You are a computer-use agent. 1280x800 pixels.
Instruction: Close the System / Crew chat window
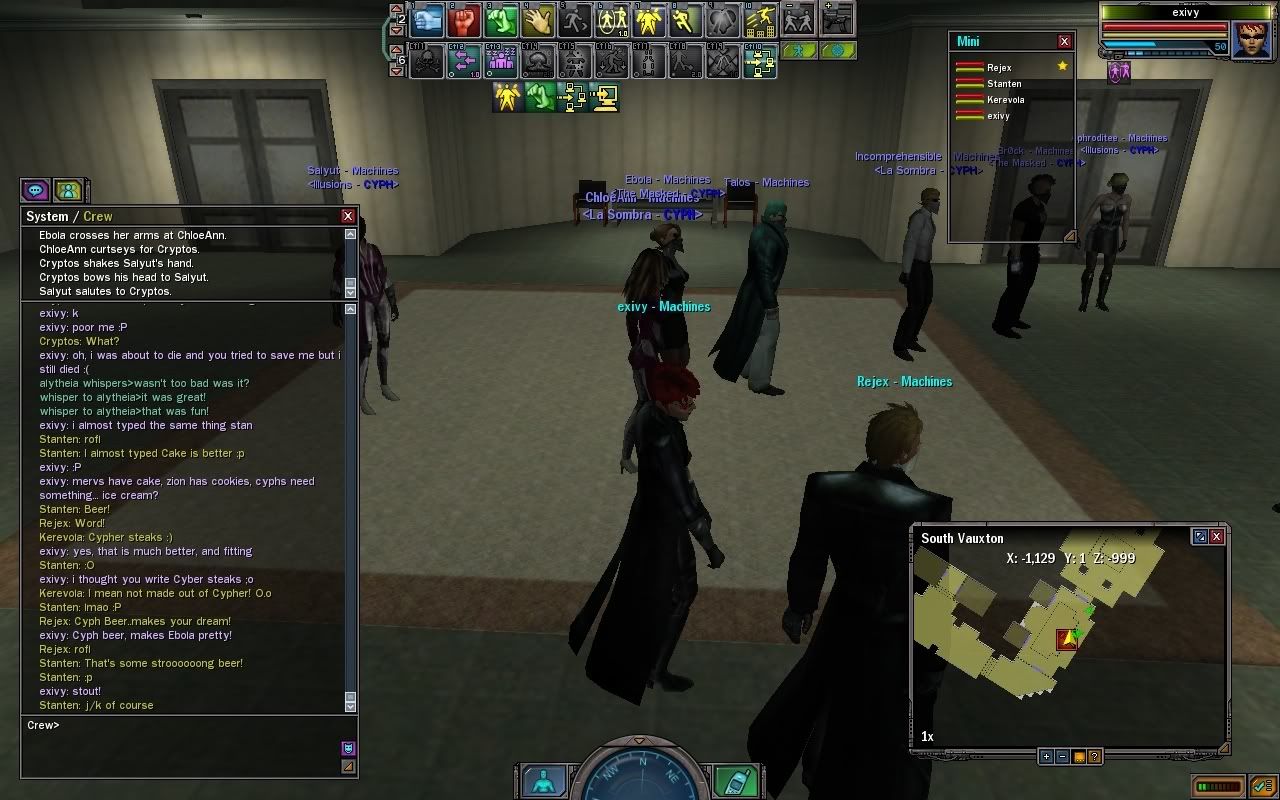tap(348, 216)
